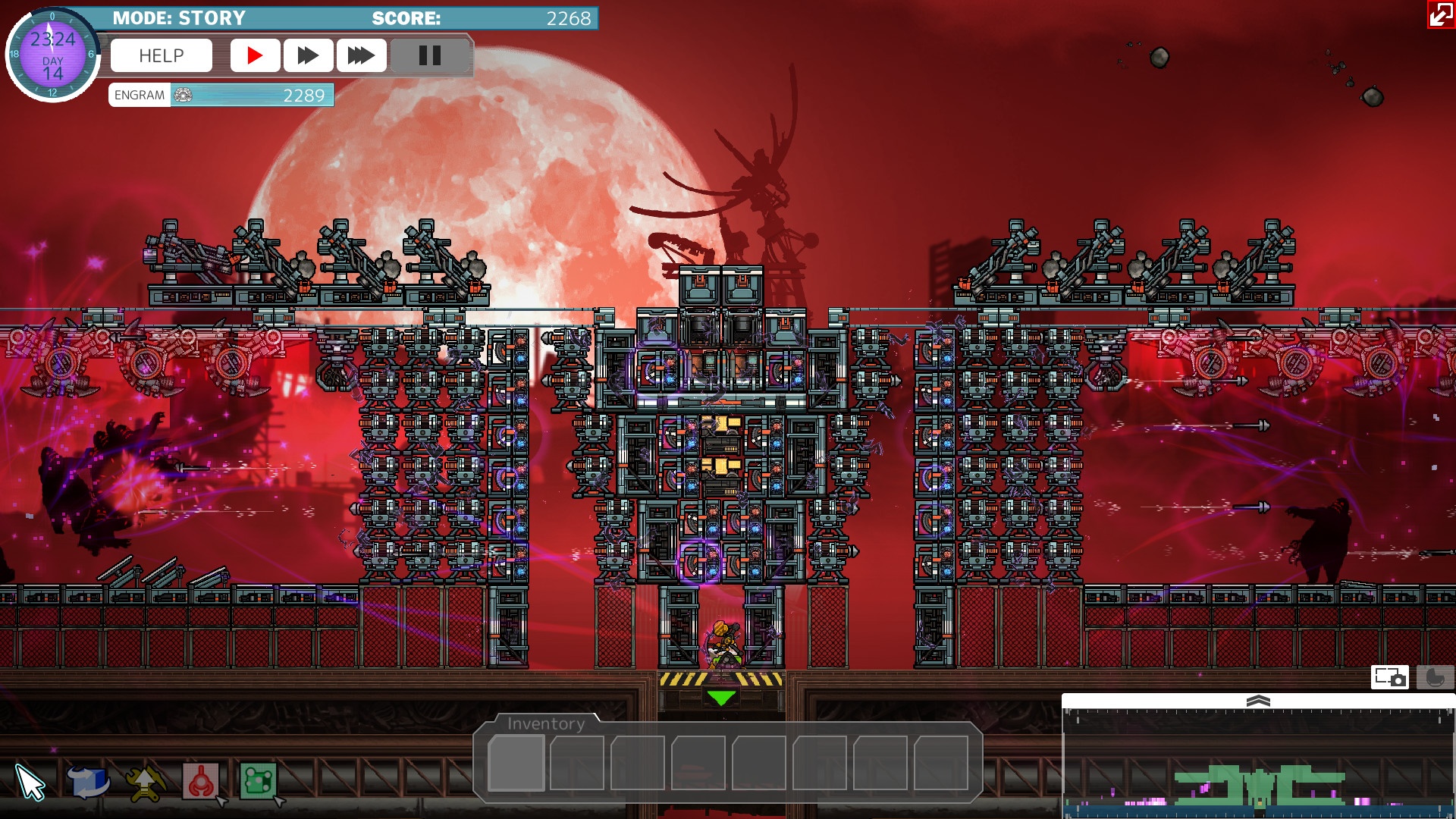Open the Inventory panel tab
This screenshot has height=819, width=1456.
[546, 723]
